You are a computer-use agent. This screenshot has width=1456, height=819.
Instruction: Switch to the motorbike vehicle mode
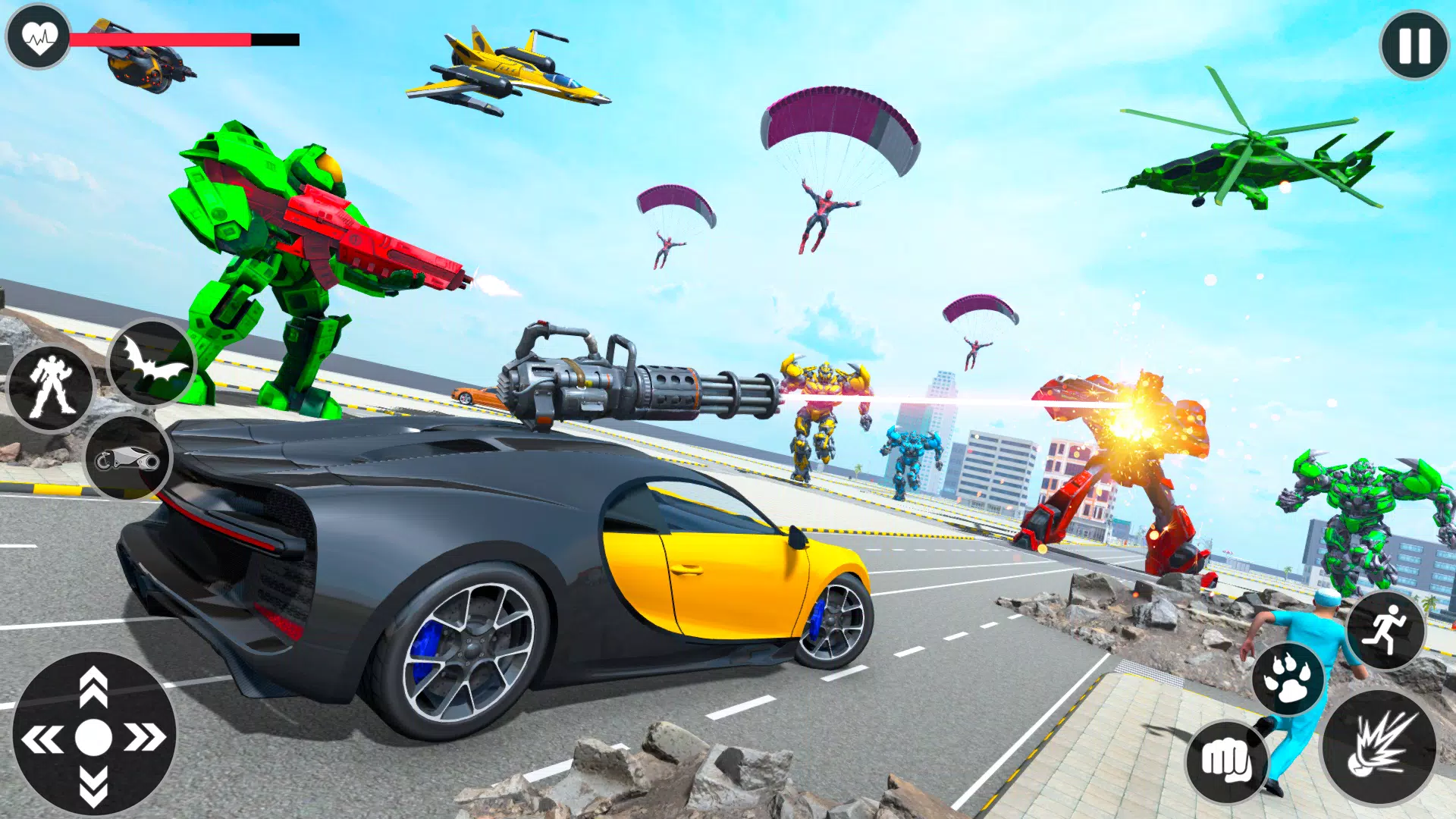click(x=127, y=458)
